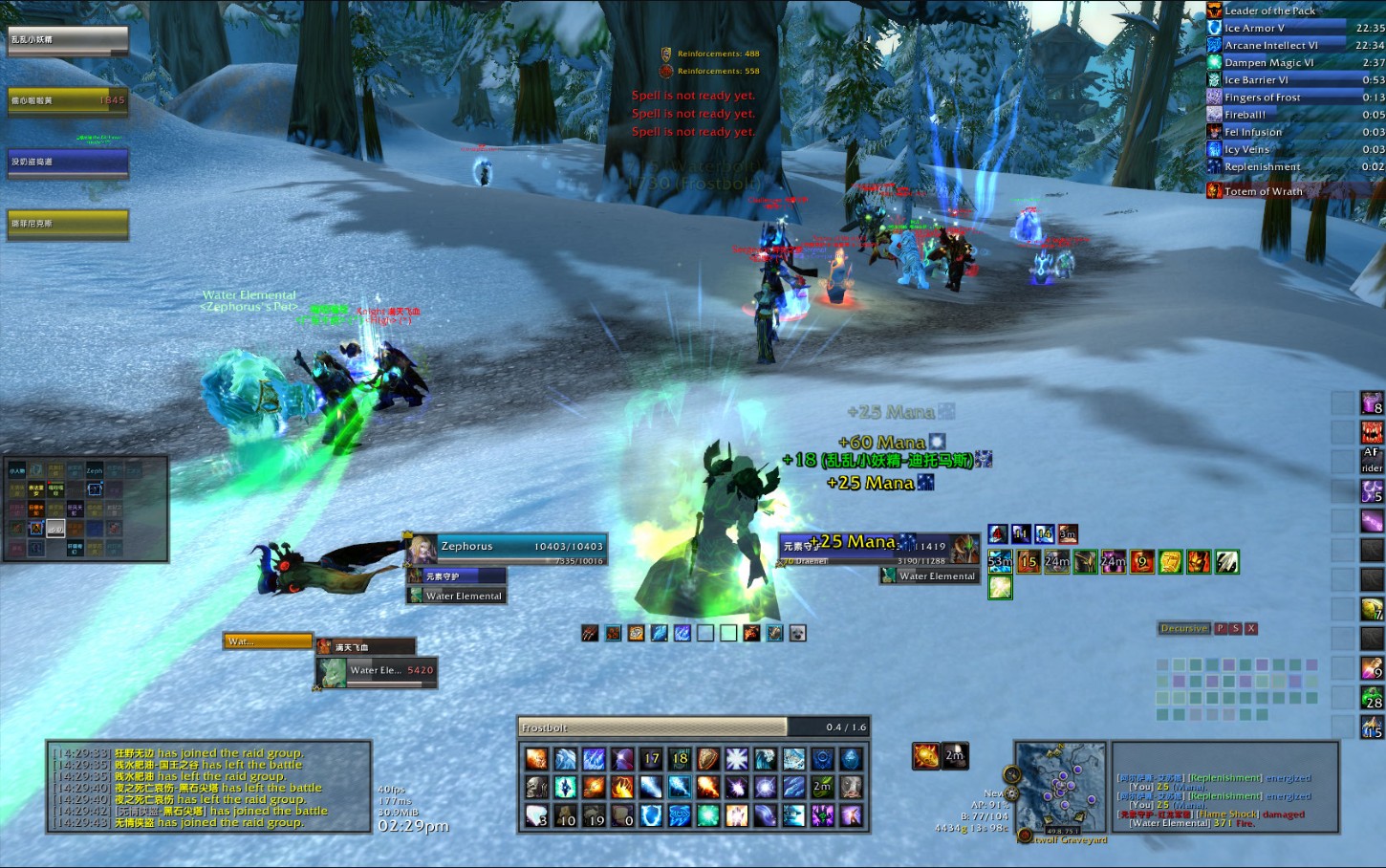The width and height of the screenshot is (1386, 868).
Task: Click the pet's Water Elemental frame under Zephorus
Action: coord(456,596)
